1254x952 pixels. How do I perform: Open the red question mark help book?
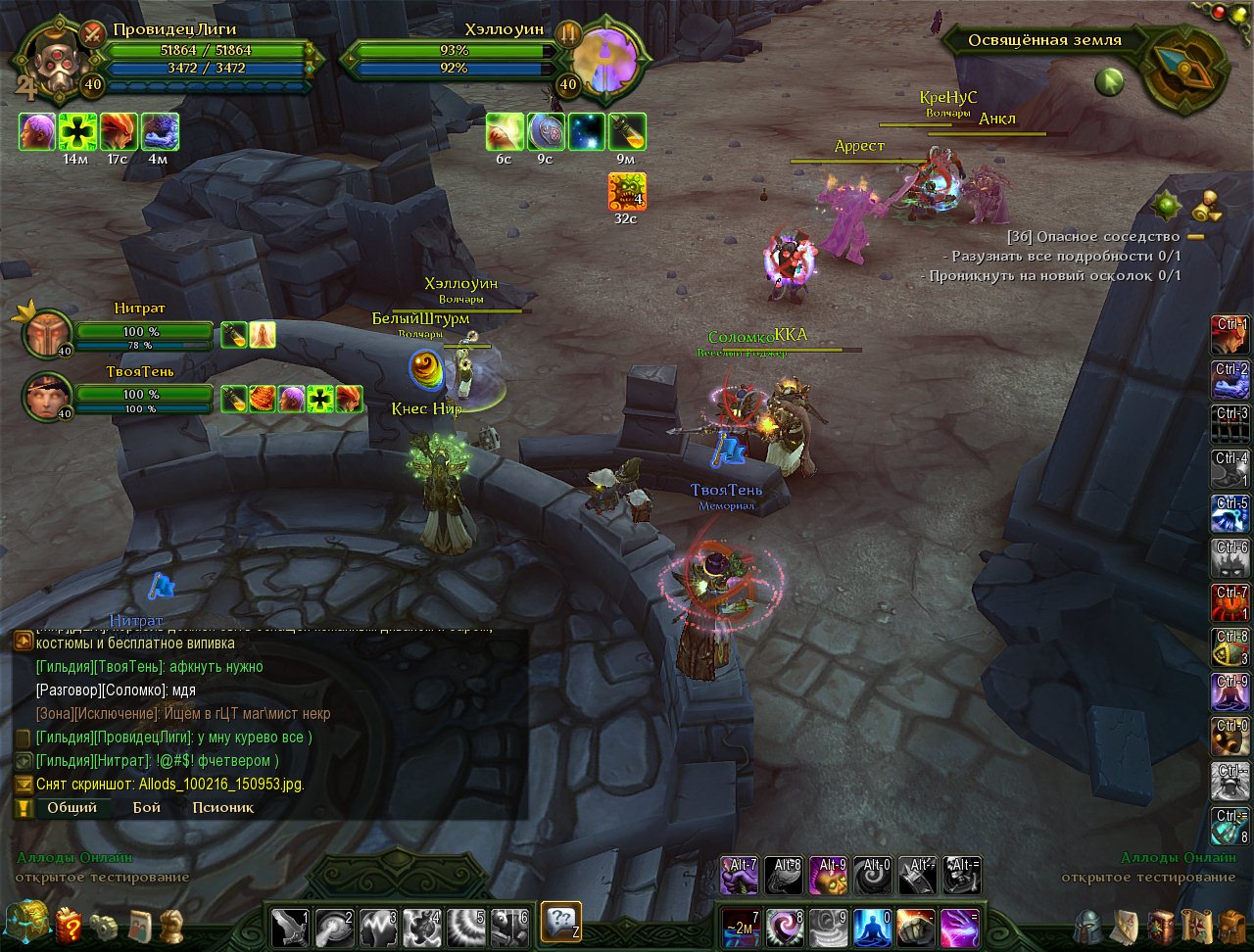tap(69, 925)
